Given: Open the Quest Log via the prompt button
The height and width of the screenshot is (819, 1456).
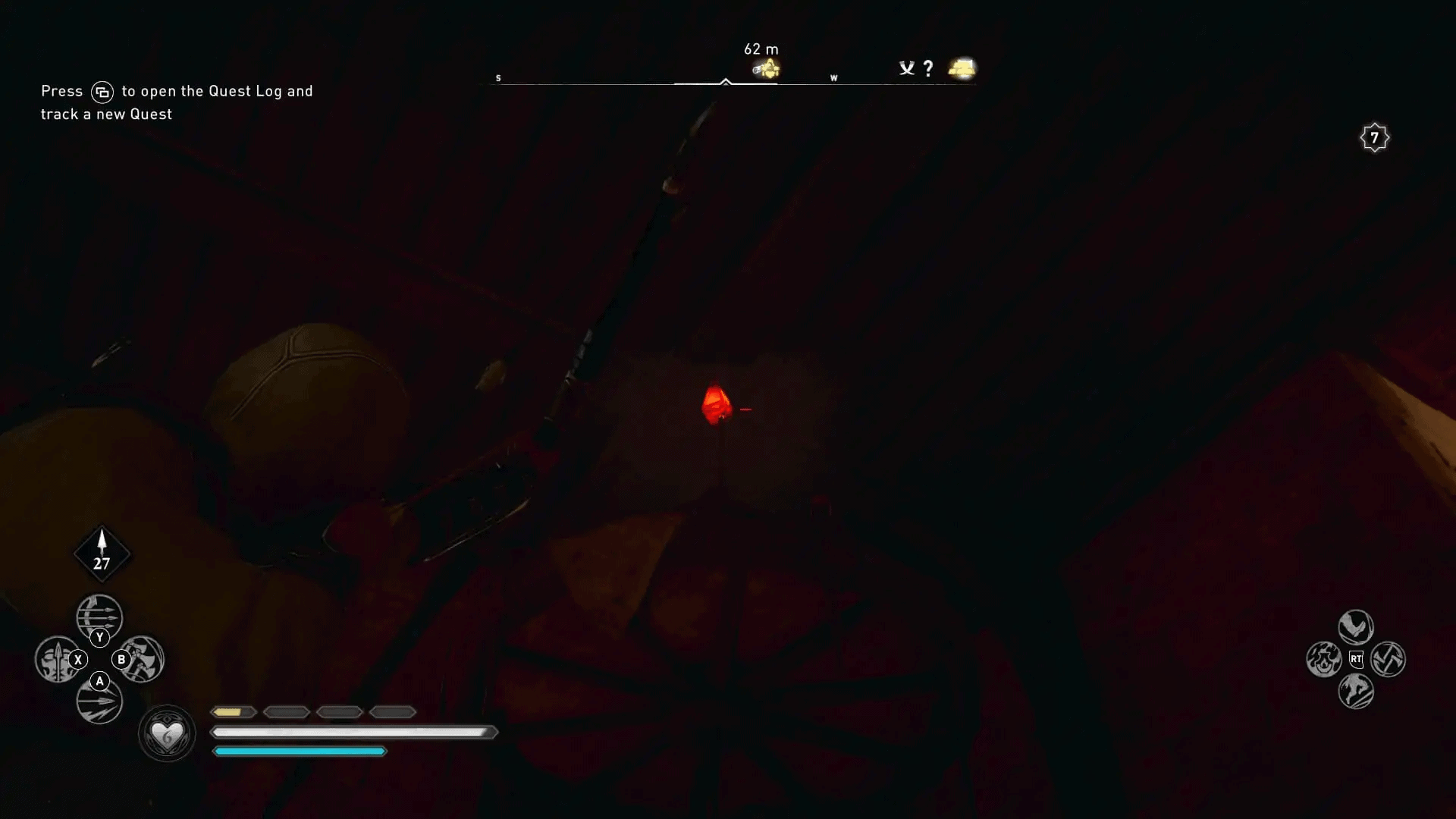Looking at the screenshot, I should coord(102,91).
